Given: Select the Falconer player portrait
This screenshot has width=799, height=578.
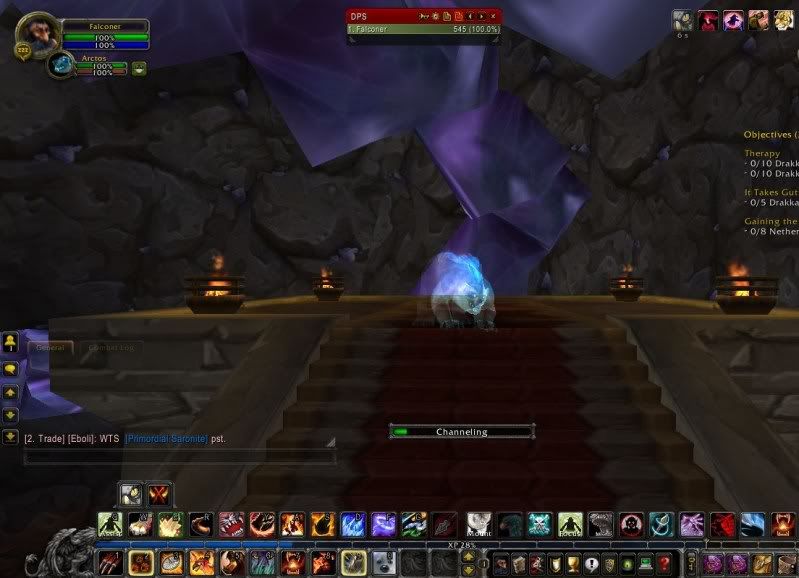Looking at the screenshot, I should point(38,34).
